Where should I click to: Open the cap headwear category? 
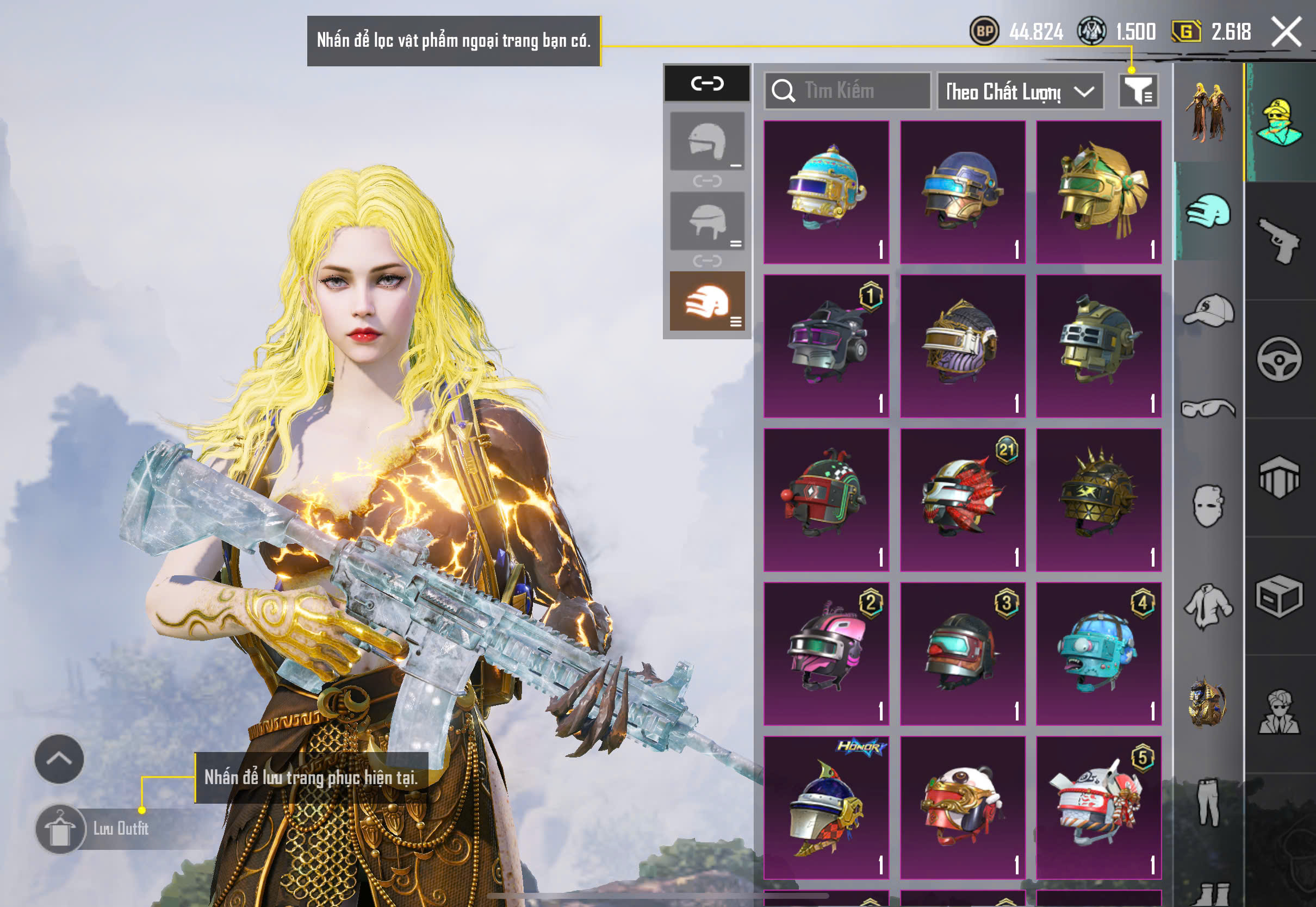click(x=1208, y=310)
